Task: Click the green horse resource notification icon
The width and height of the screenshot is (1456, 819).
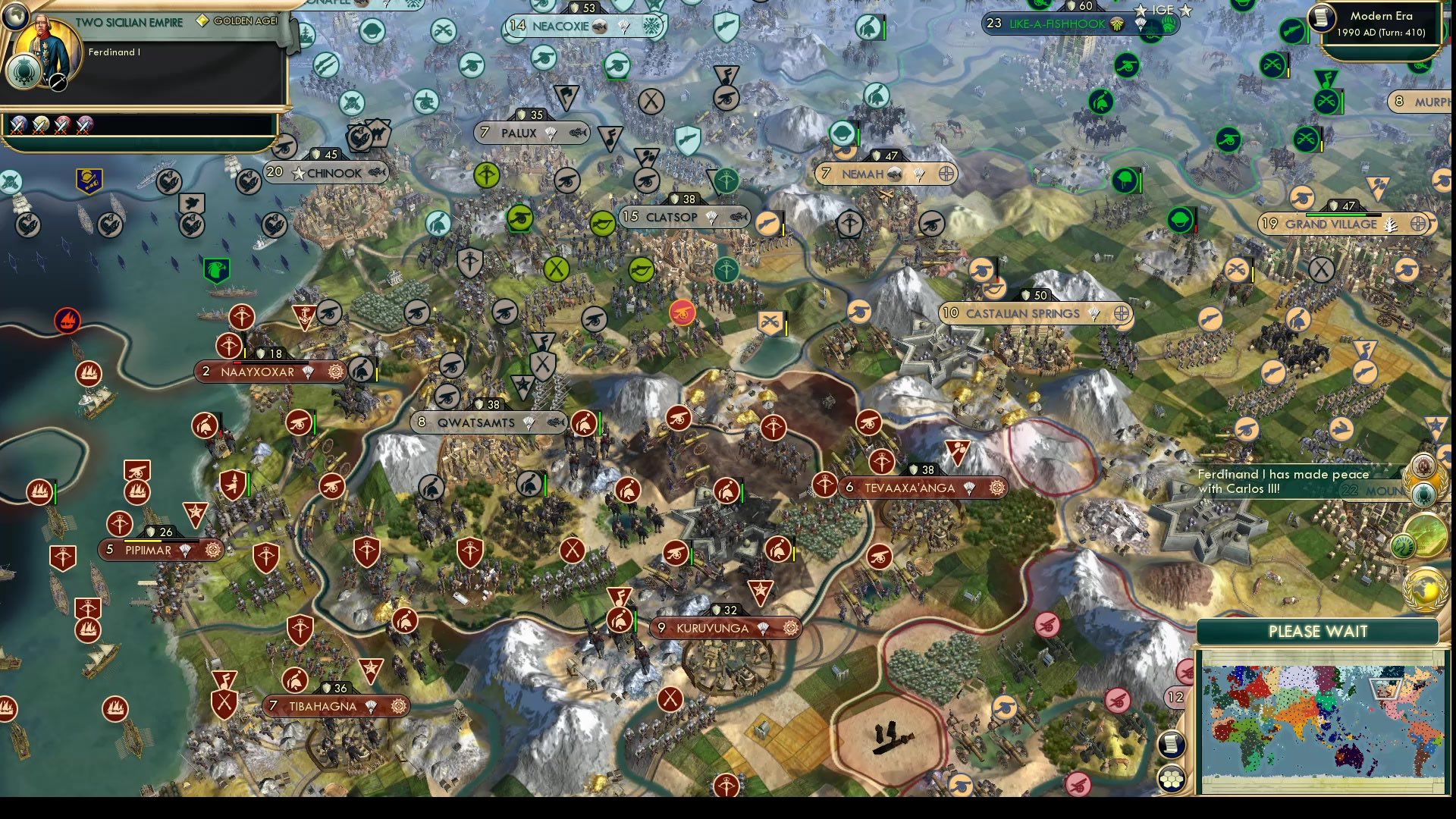Action: click(1404, 544)
